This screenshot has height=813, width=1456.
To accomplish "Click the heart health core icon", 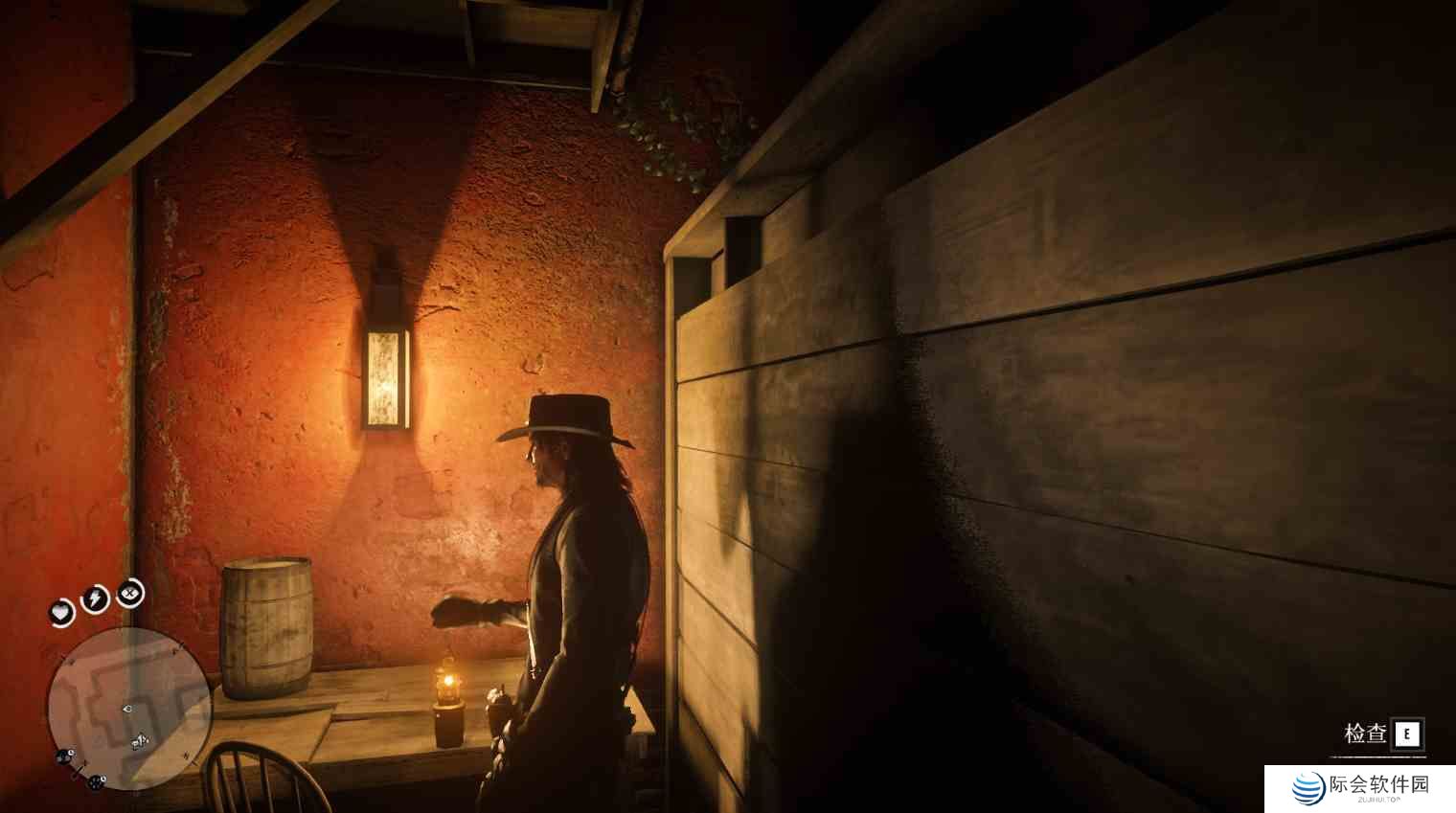I will [62, 612].
